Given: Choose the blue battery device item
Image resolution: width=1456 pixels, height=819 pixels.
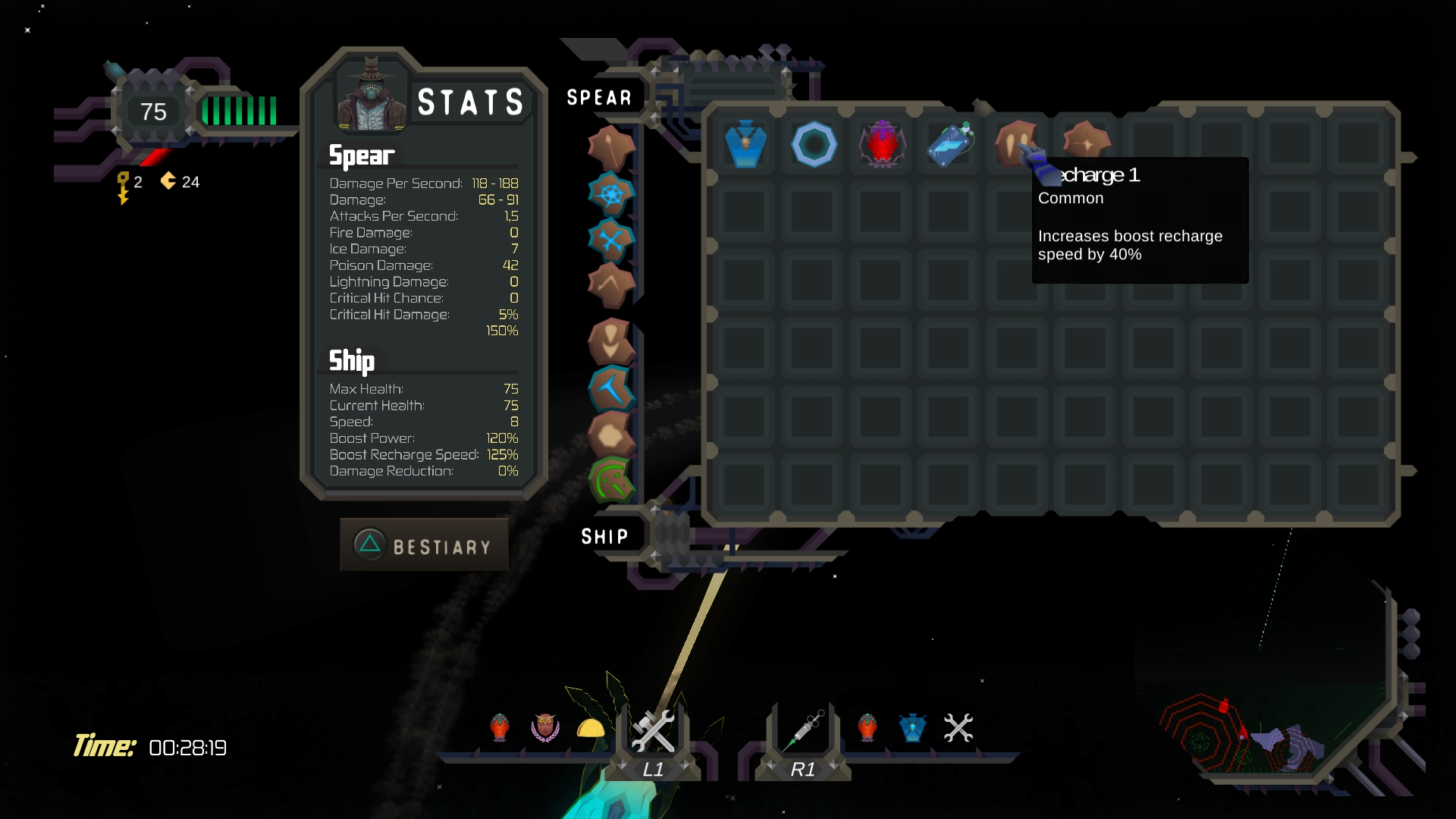Looking at the screenshot, I should pos(950,143).
